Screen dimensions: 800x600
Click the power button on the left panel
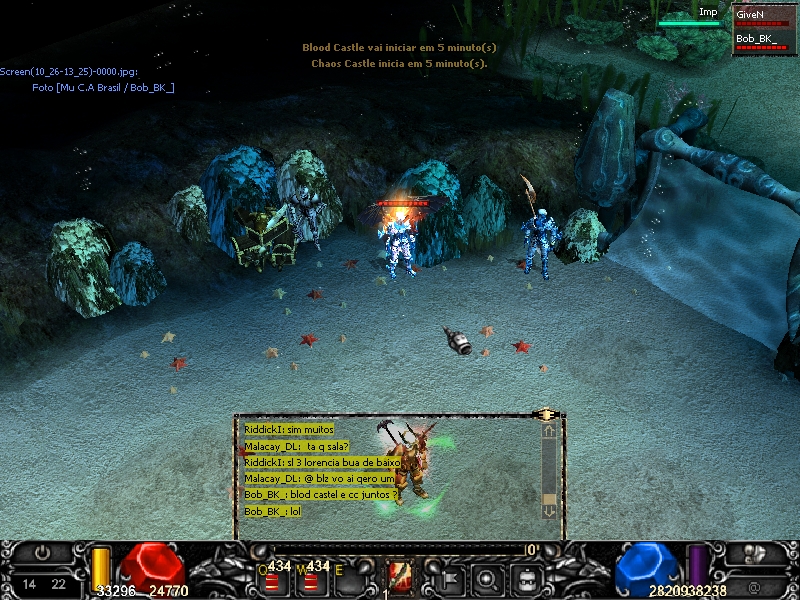[43, 552]
